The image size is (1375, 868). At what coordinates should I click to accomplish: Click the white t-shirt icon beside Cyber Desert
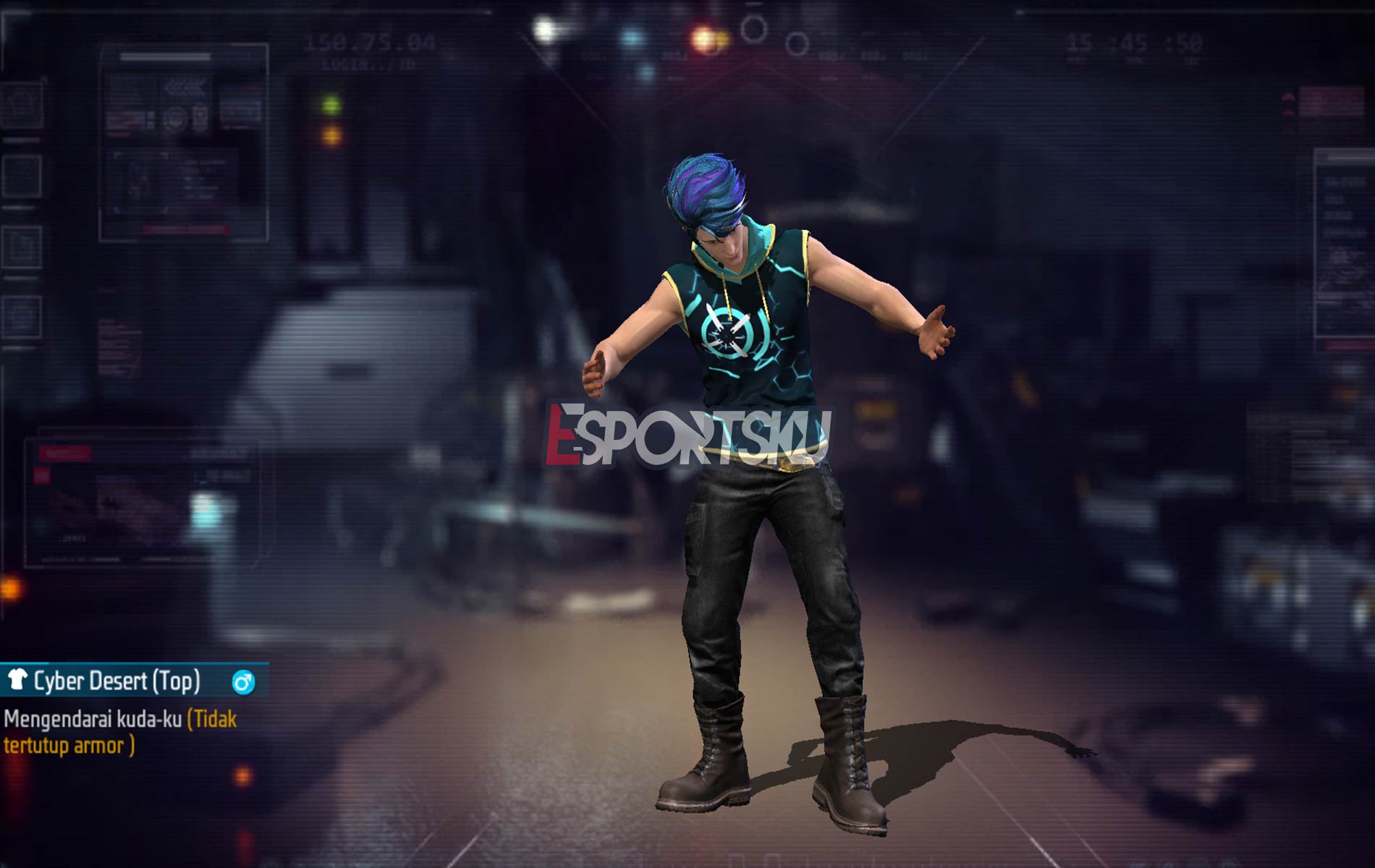(18, 680)
